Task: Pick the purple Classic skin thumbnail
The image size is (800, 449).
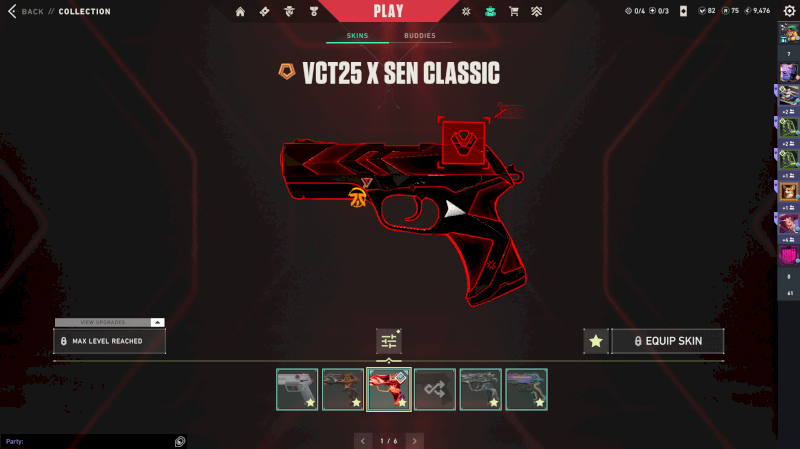Action: pyautogui.click(x=526, y=389)
